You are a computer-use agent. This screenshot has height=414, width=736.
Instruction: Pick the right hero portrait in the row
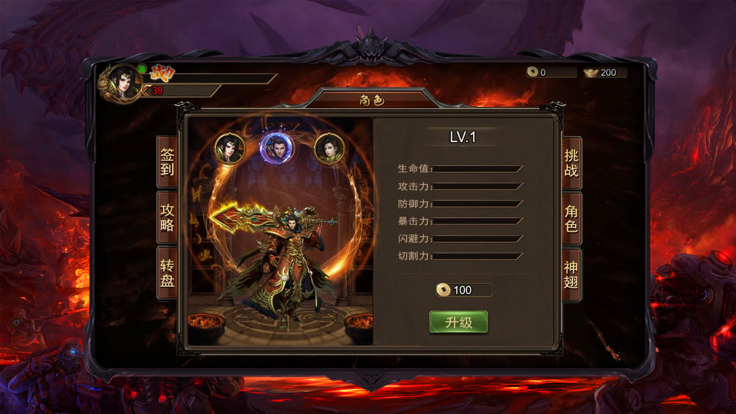click(x=327, y=149)
